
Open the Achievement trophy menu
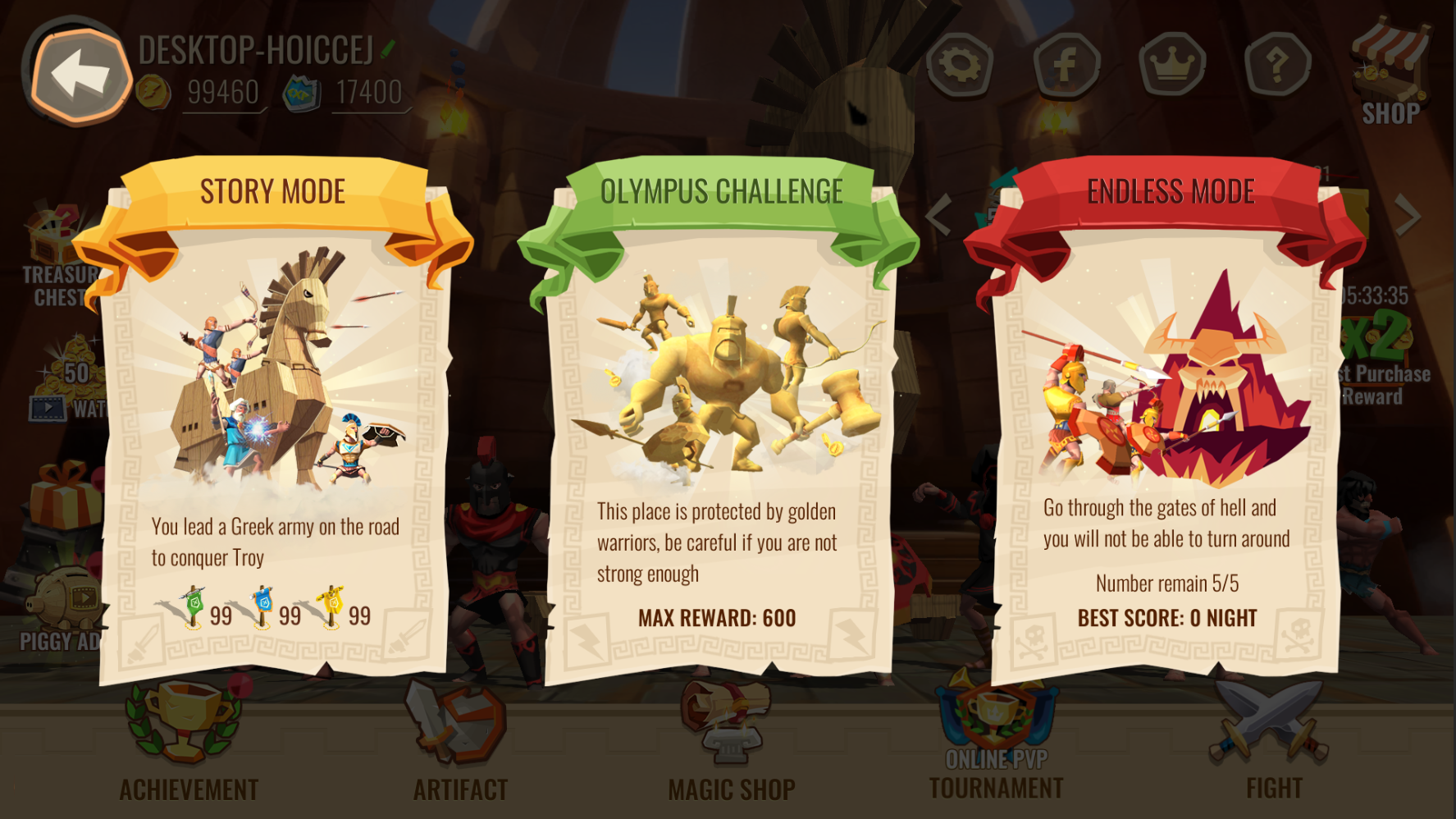[188, 739]
